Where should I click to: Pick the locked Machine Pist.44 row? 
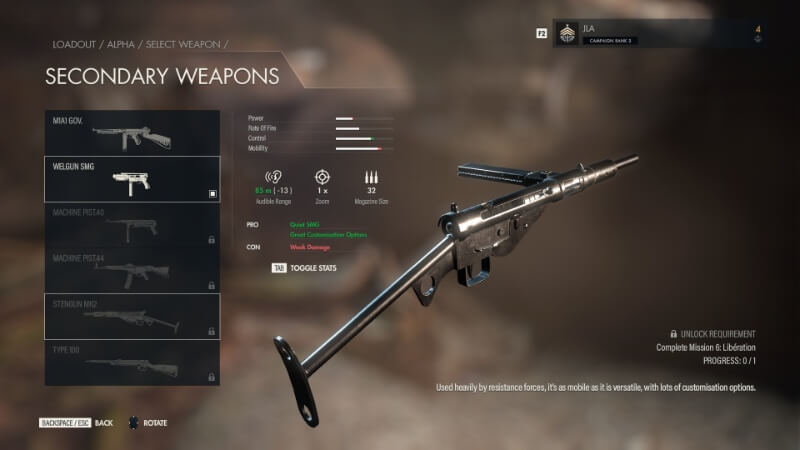click(x=132, y=270)
